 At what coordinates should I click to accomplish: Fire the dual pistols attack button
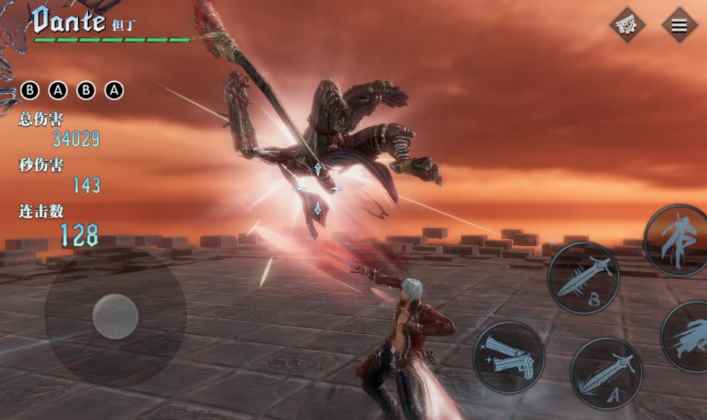[x=508, y=356]
